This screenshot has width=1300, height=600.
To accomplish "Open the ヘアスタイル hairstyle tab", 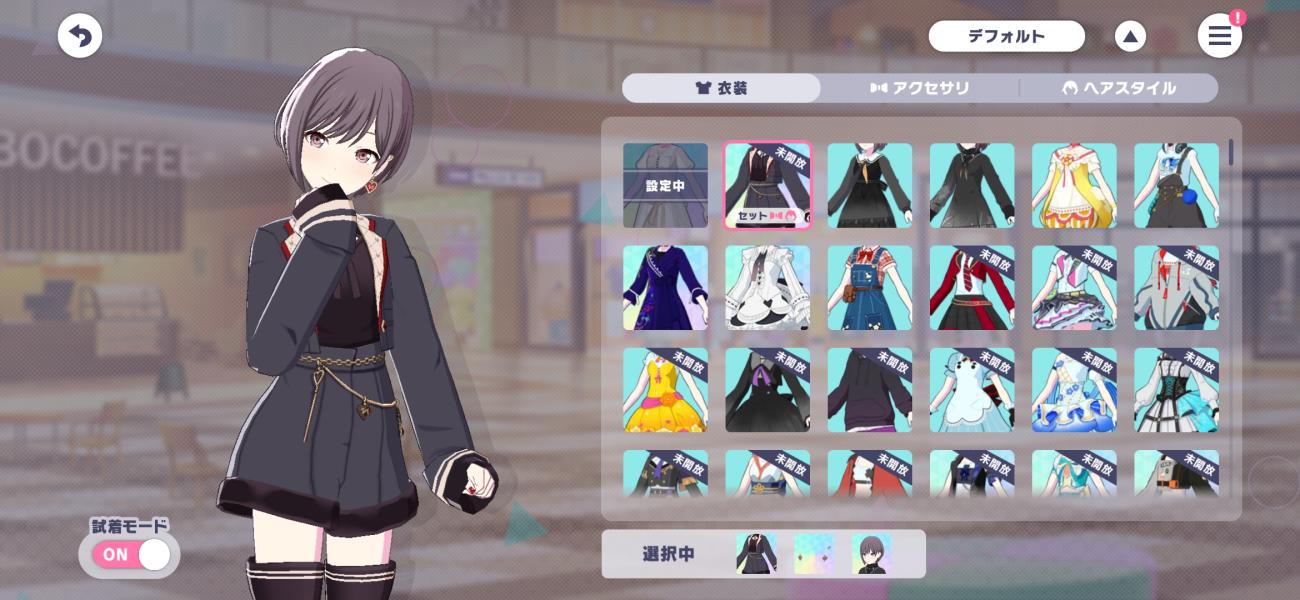I will [x=1118, y=88].
